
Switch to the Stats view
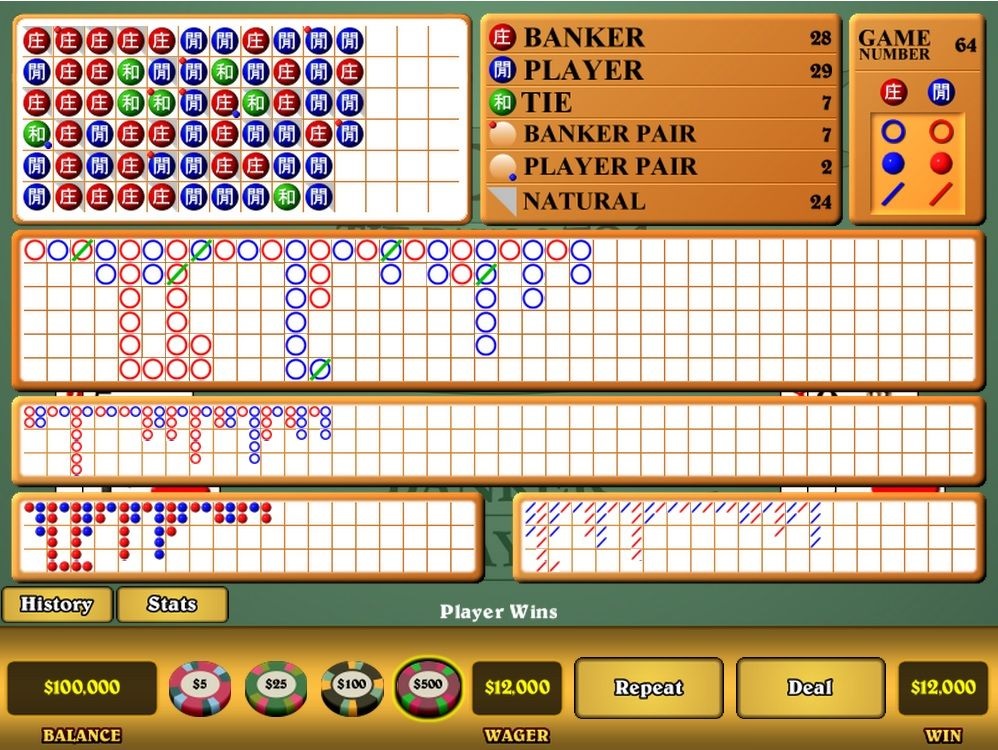click(172, 604)
